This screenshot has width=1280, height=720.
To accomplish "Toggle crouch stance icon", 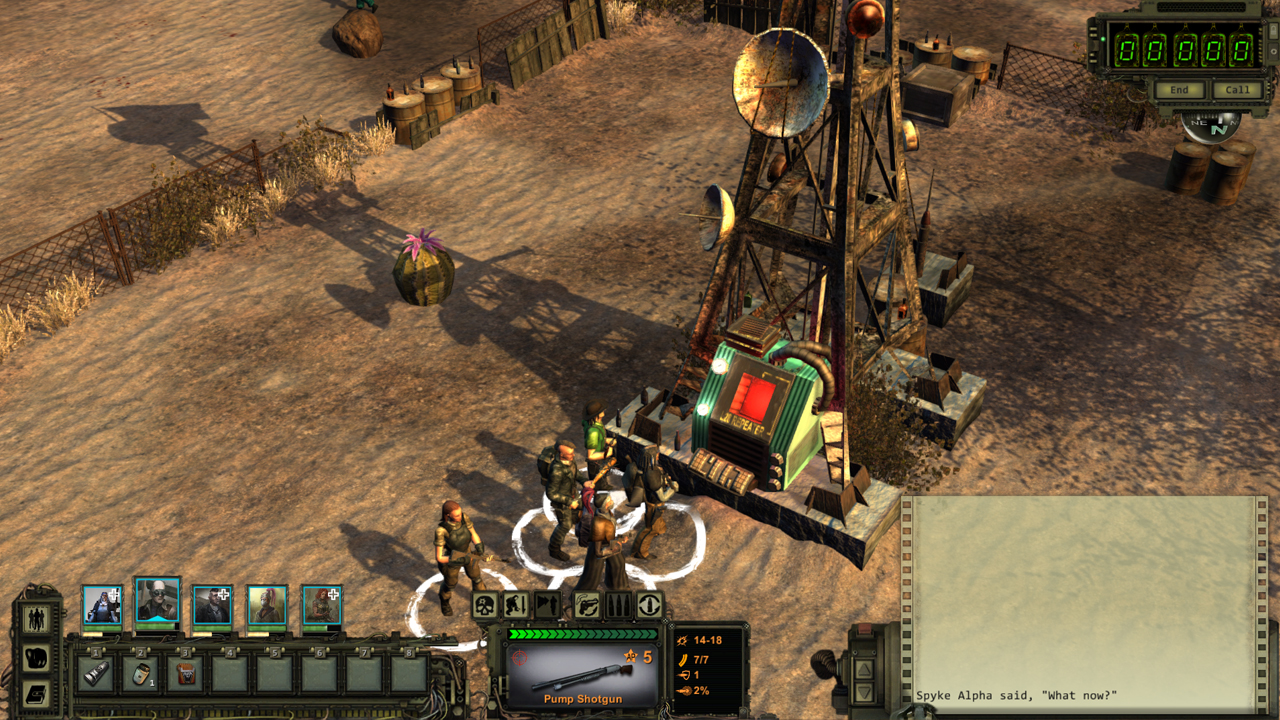I will click(516, 604).
